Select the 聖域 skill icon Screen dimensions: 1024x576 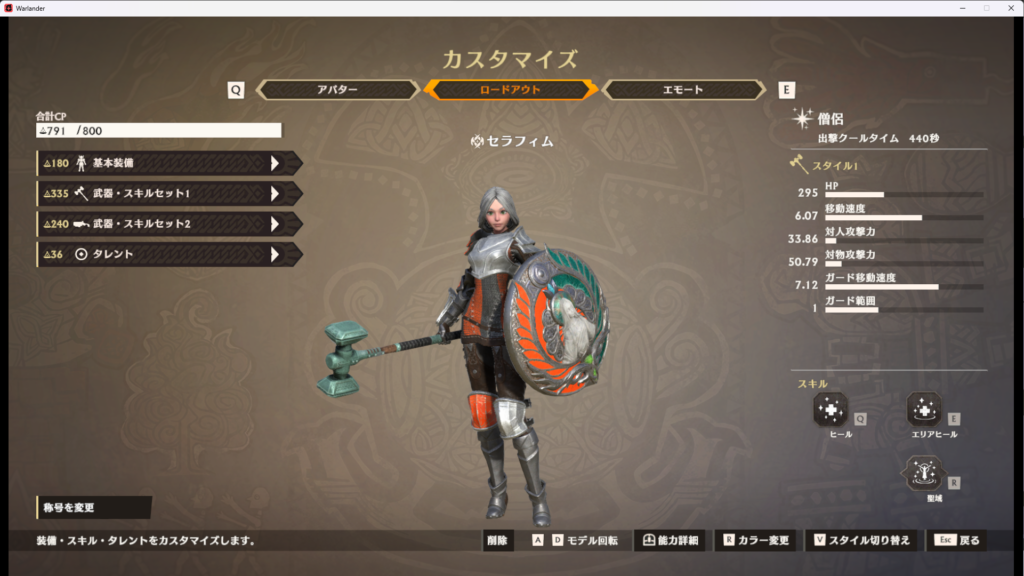click(924, 473)
